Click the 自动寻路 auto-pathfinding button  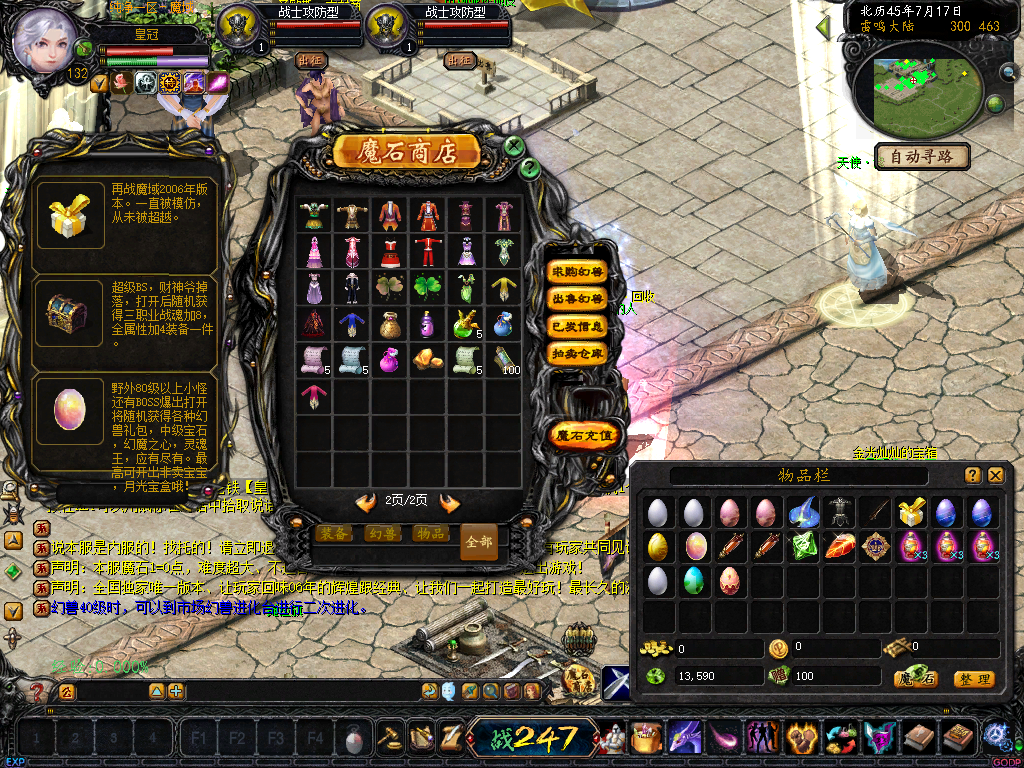pos(923,157)
